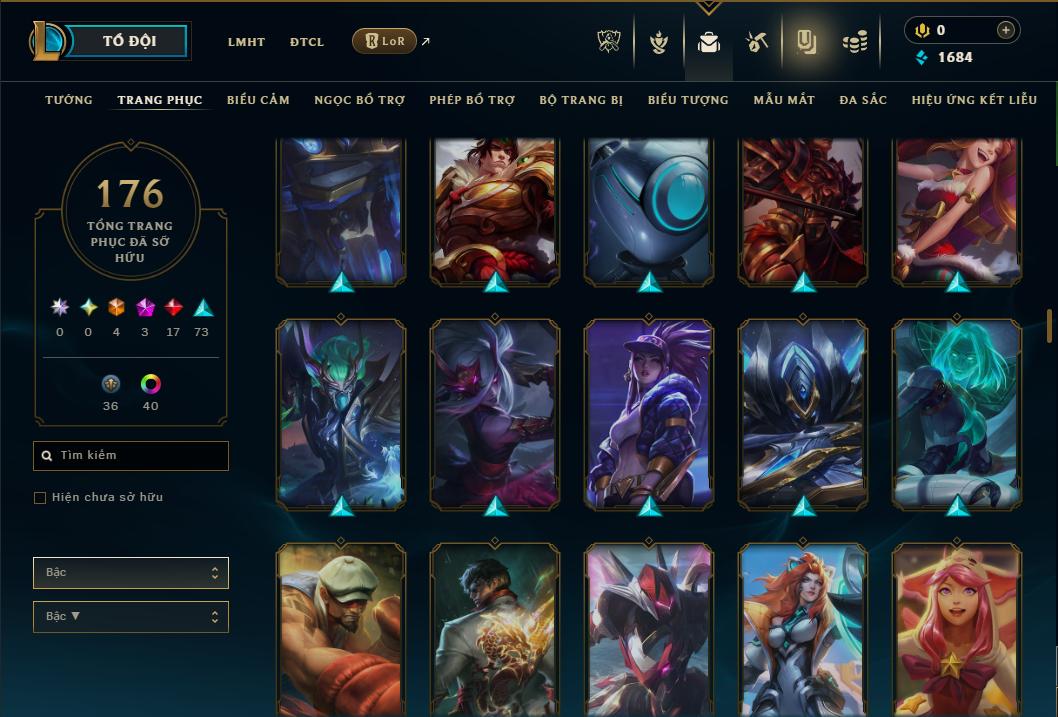Open the loot hammer icon
The height and width of the screenshot is (717, 1058).
tap(756, 42)
